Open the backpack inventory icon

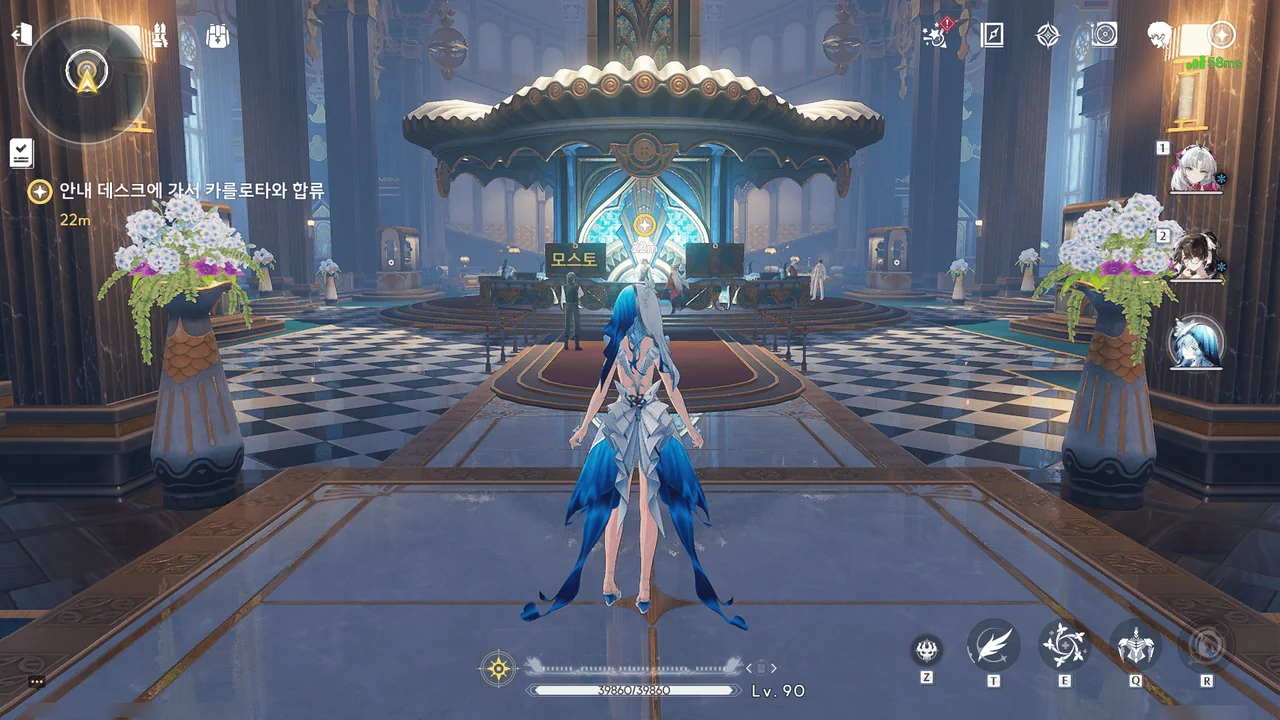(217, 35)
